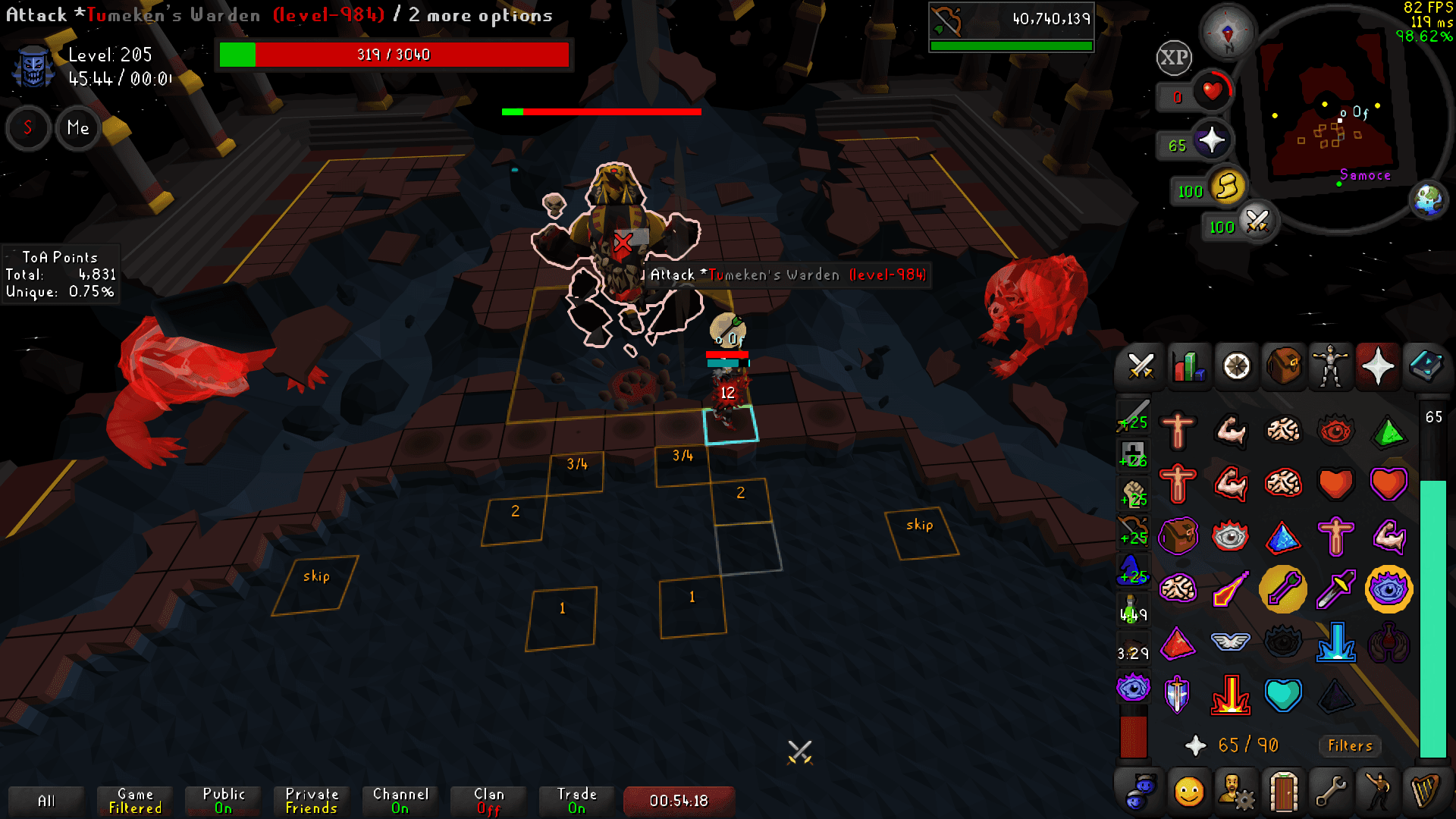Viewport: 1456px width, 819px height.
Task: Open the Settings wrench panel
Action: [x=1331, y=790]
